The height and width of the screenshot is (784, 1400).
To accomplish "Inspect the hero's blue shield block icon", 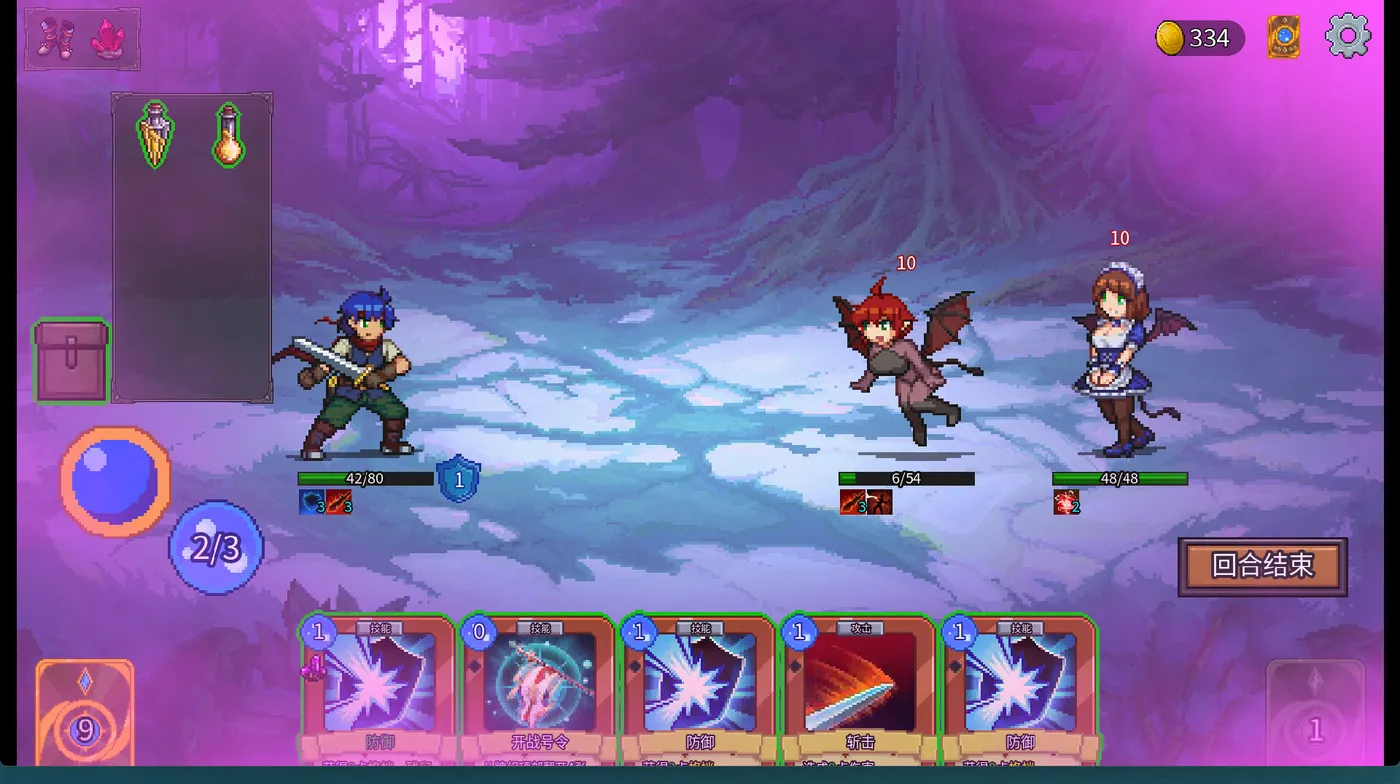I will 458,479.
